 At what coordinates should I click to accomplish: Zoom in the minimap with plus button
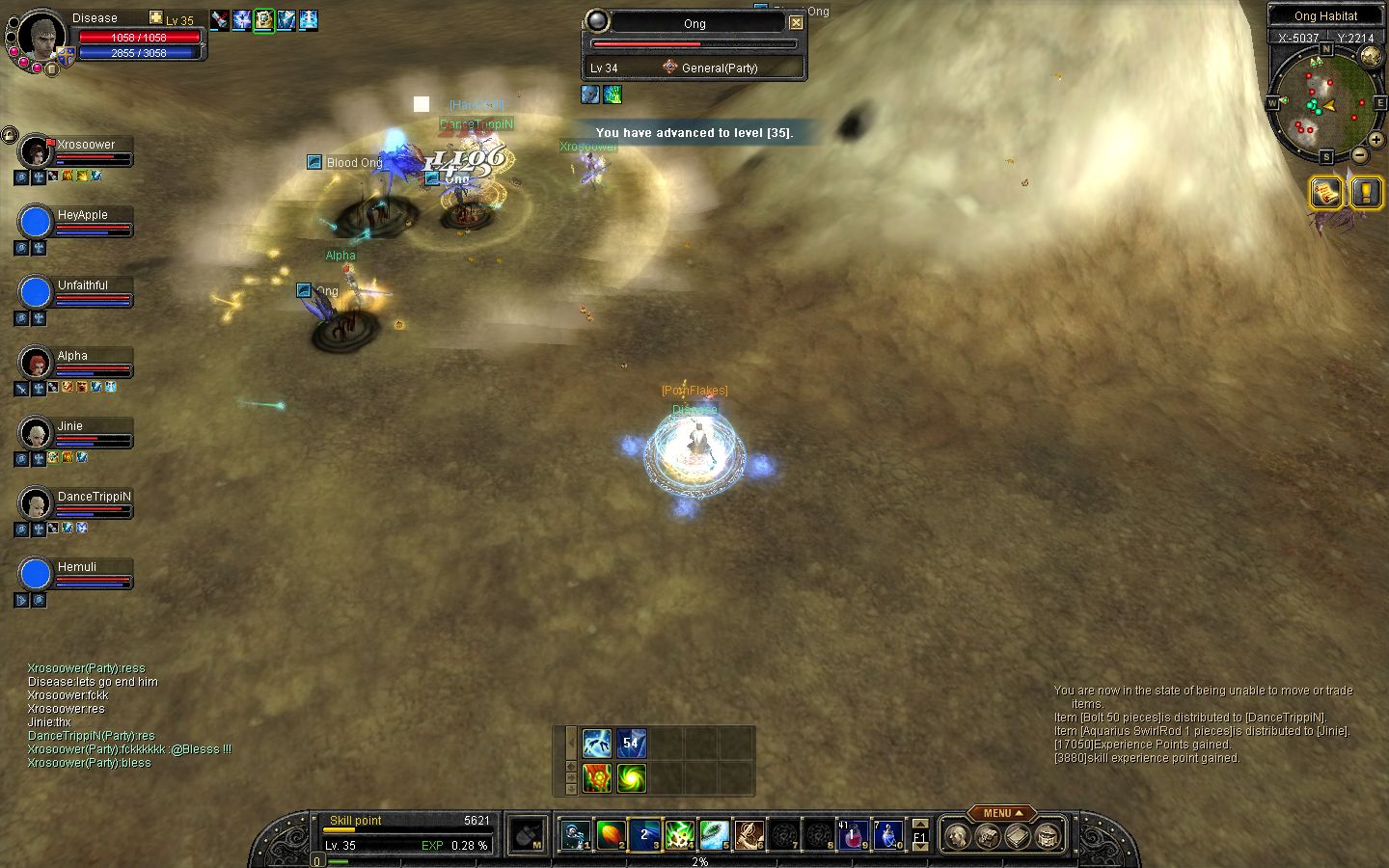coord(1376,139)
